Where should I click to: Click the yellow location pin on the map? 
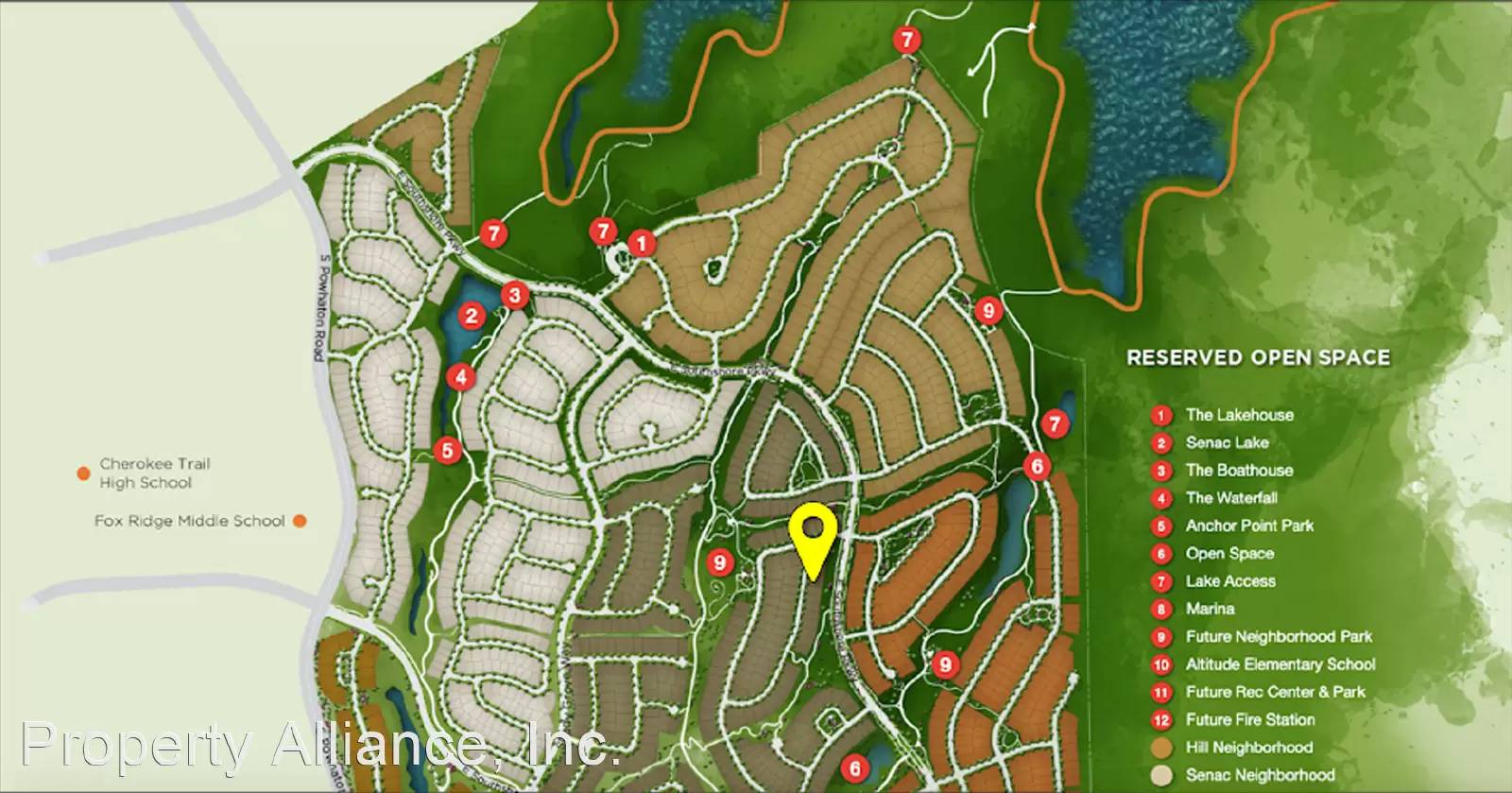tap(813, 534)
